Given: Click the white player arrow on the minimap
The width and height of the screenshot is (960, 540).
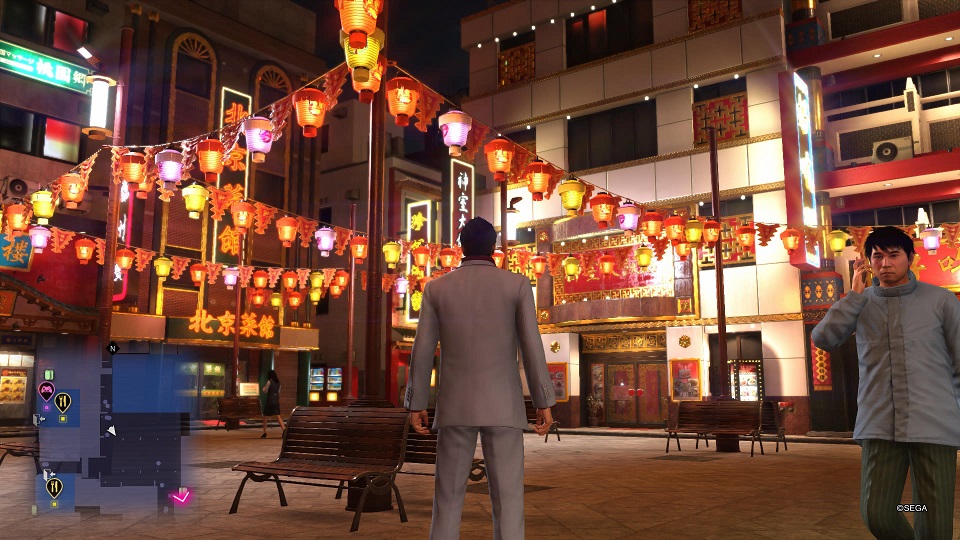Looking at the screenshot, I should click(111, 430).
